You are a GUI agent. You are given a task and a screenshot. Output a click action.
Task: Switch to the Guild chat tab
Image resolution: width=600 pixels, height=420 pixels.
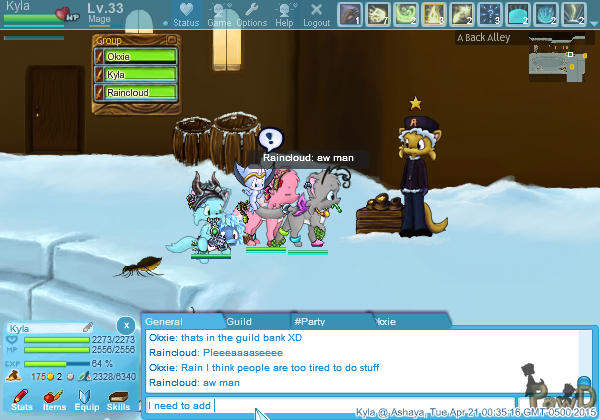(239, 321)
